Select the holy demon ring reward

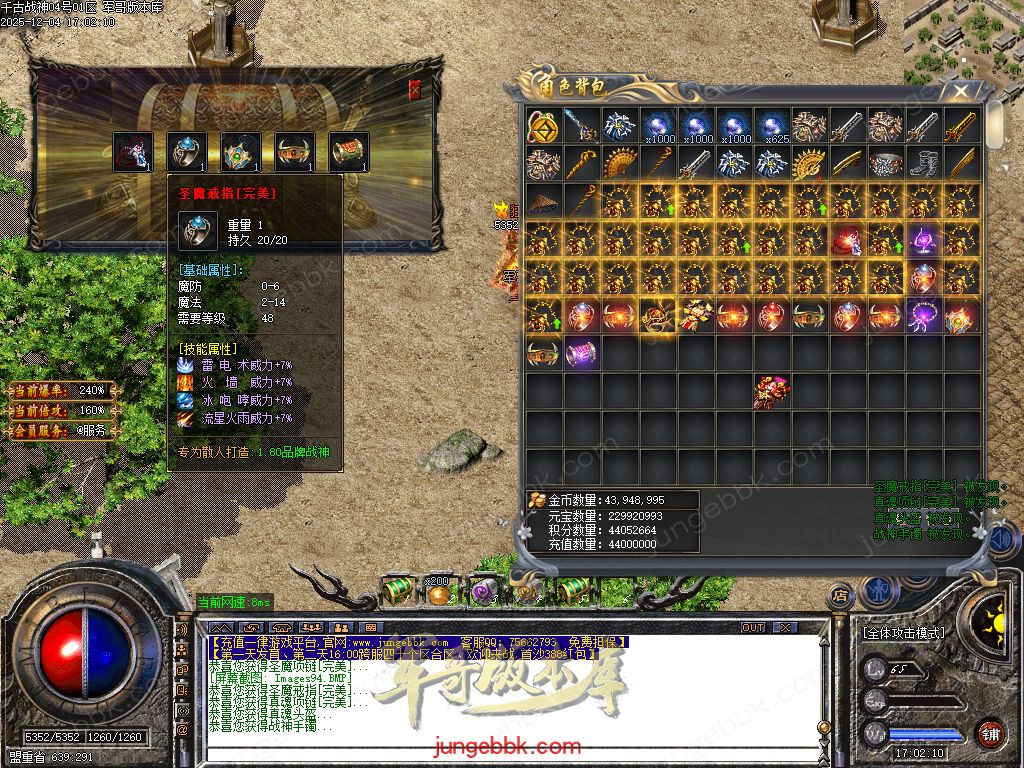pos(187,152)
